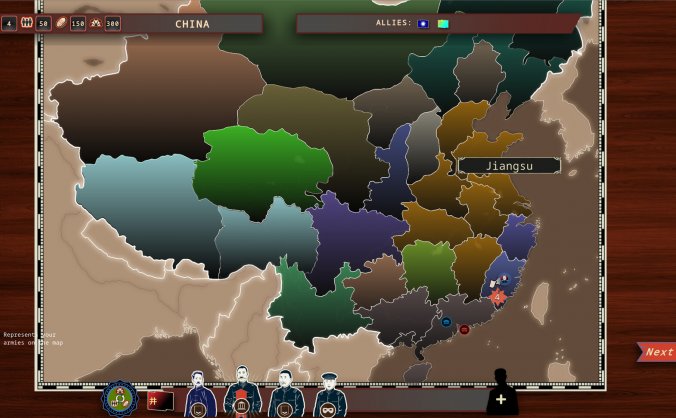Viewport: 676px width, 418px height.
Task: Click the red circular map marker
Action: click(464, 329)
